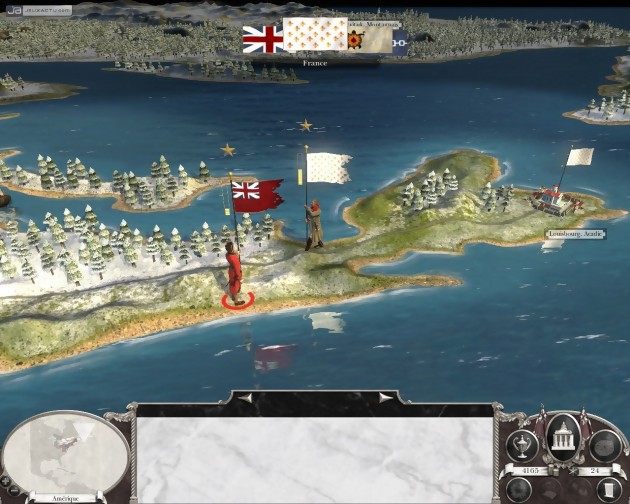
Task: Click the trophy cup objectives button
Action: coord(522,446)
